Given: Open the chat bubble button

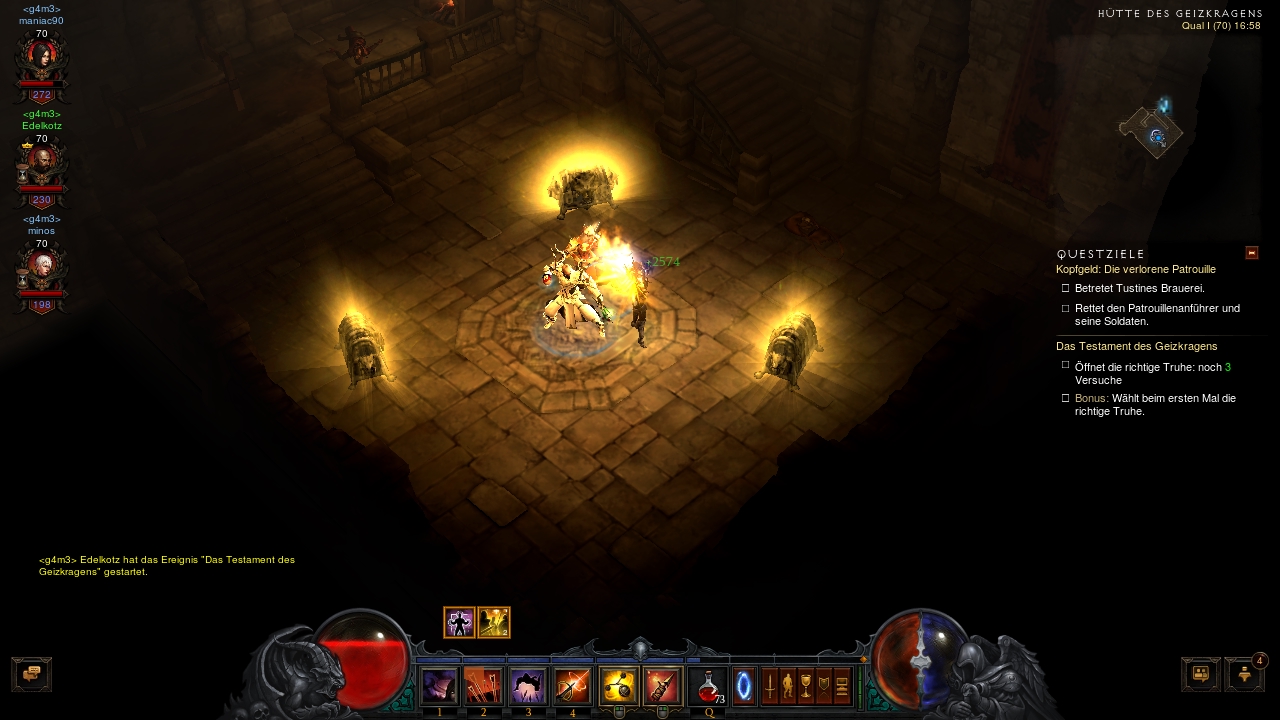Looking at the screenshot, I should click(31, 674).
